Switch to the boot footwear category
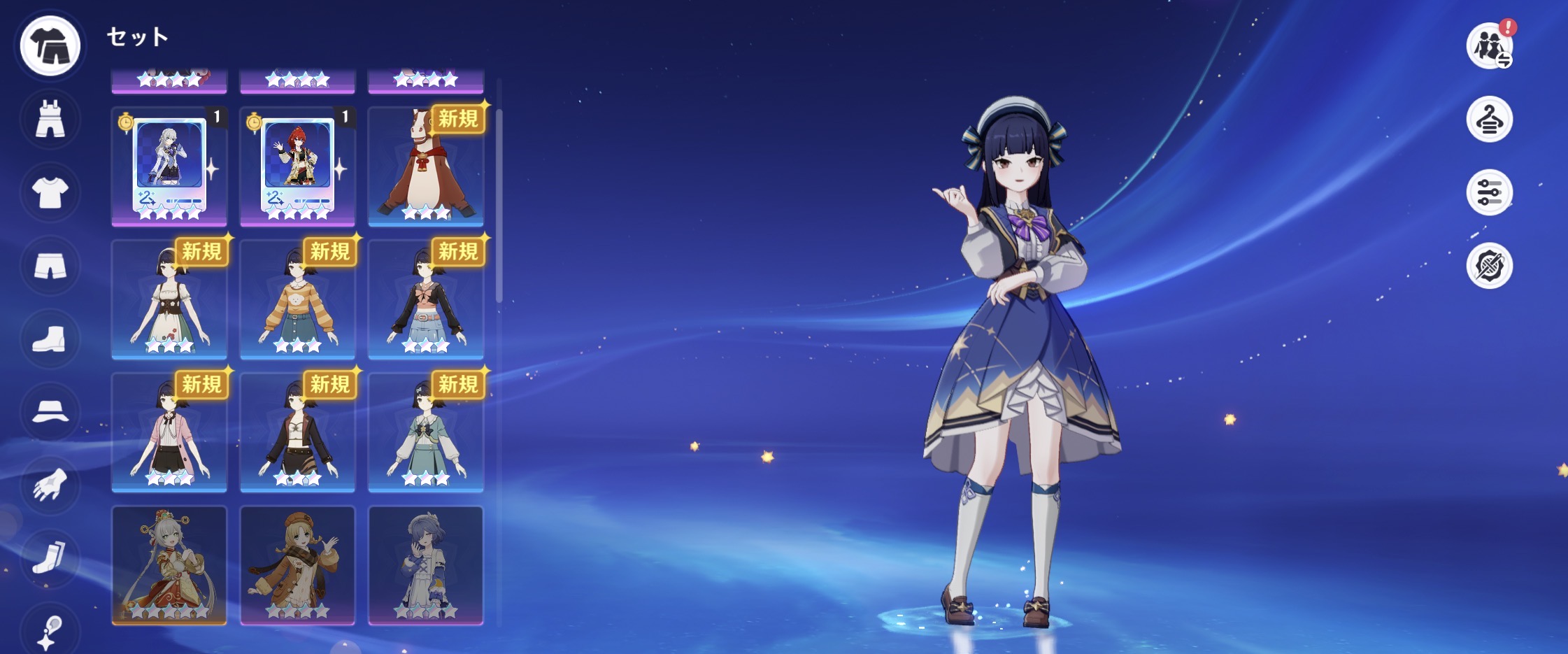This screenshot has height=654, width=1568. click(x=50, y=339)
